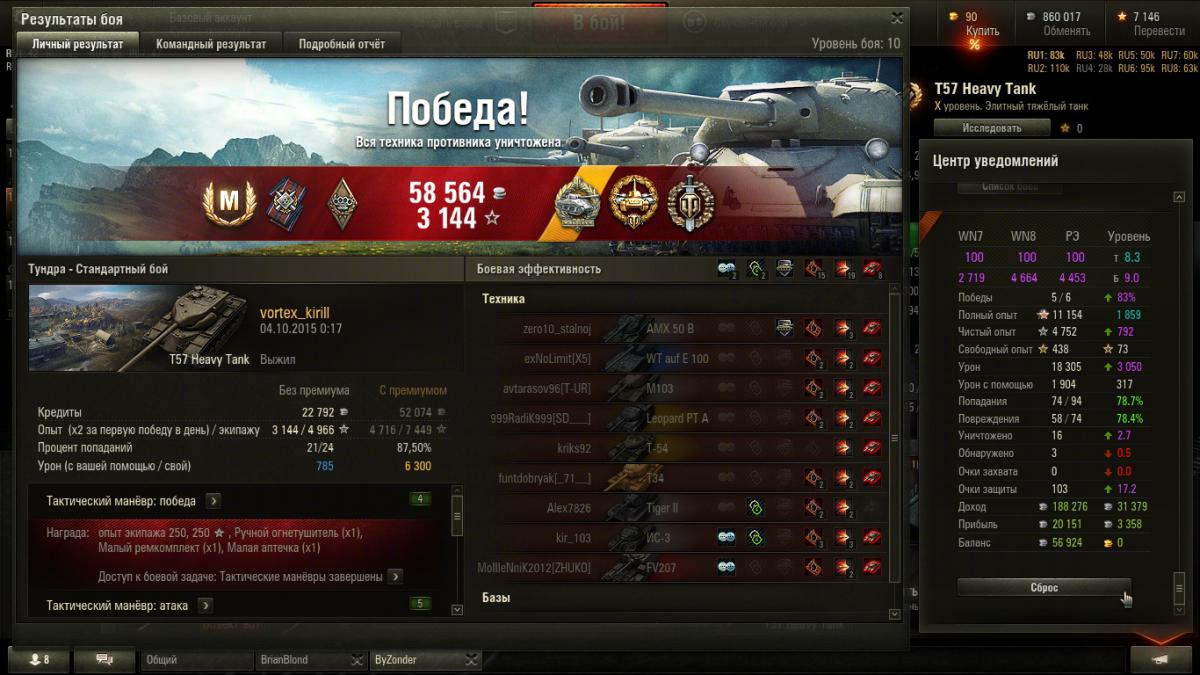Screen dimensions: 1200x675
Task: Open the BrianBlond chat tab
Action: click(300, 660)
